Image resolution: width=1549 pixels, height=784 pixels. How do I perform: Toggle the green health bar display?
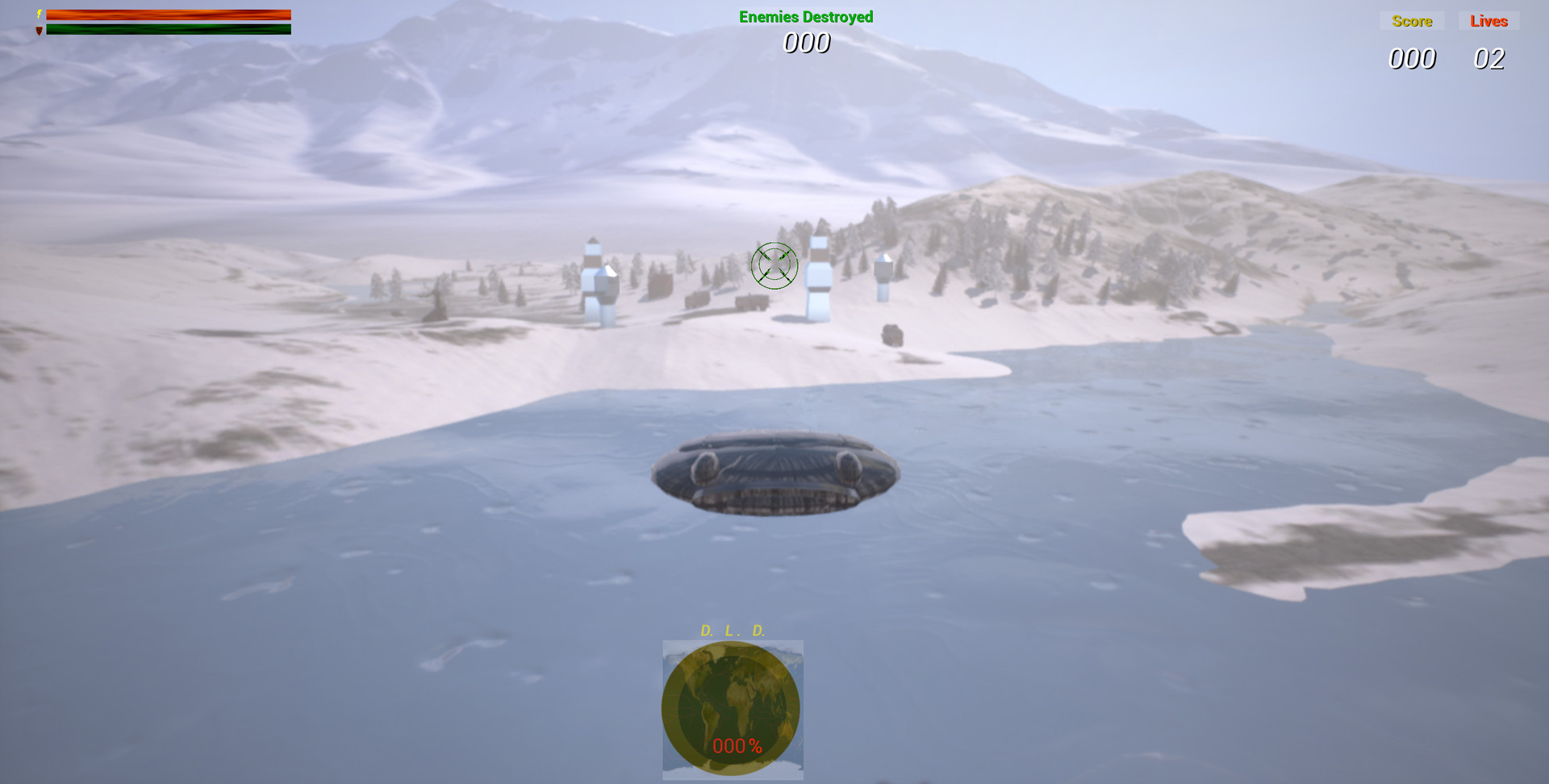pos(169,28)
